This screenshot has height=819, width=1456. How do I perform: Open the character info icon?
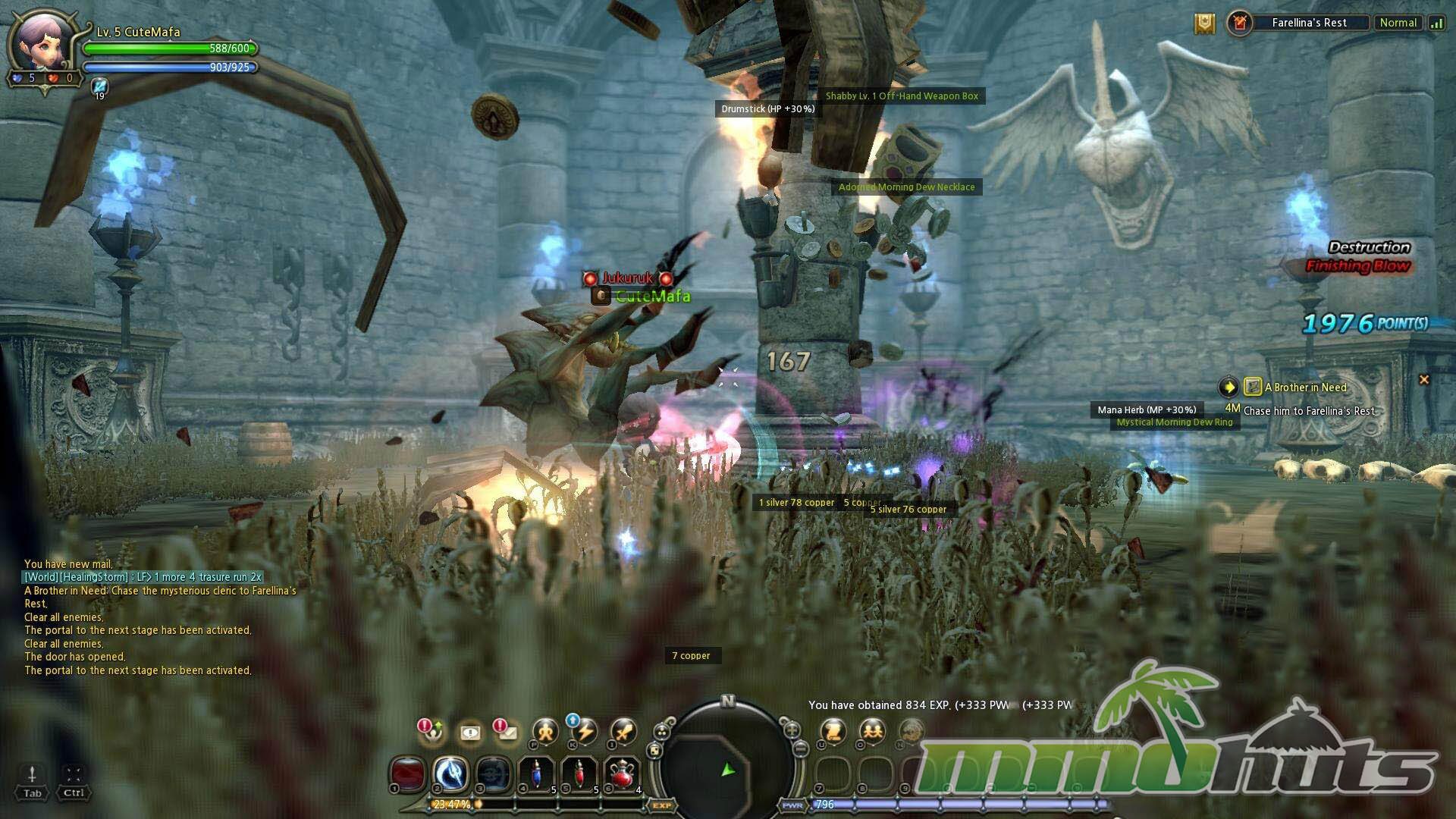545,732
